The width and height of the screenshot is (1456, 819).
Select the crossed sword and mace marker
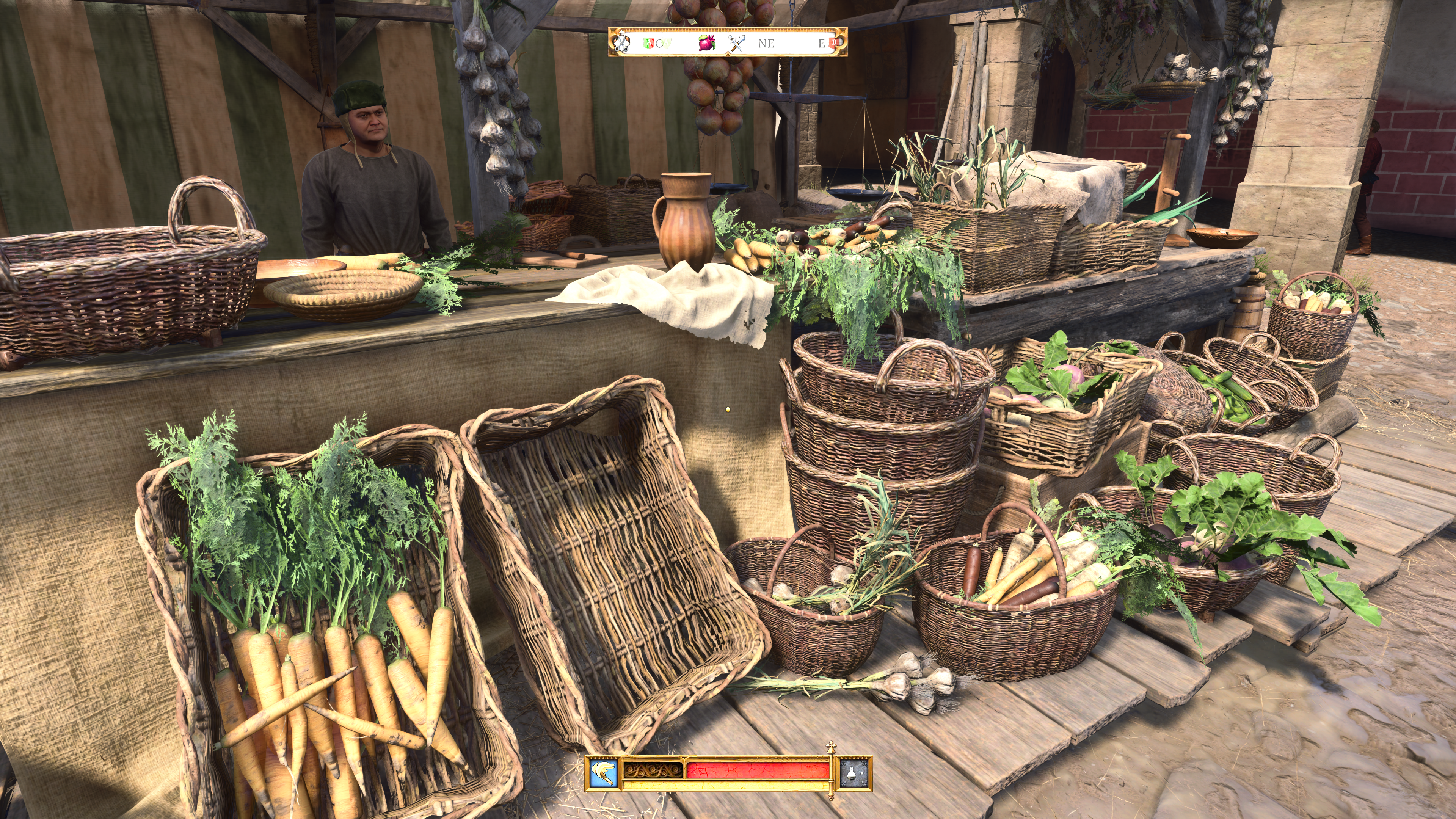(x=736, y=42)
